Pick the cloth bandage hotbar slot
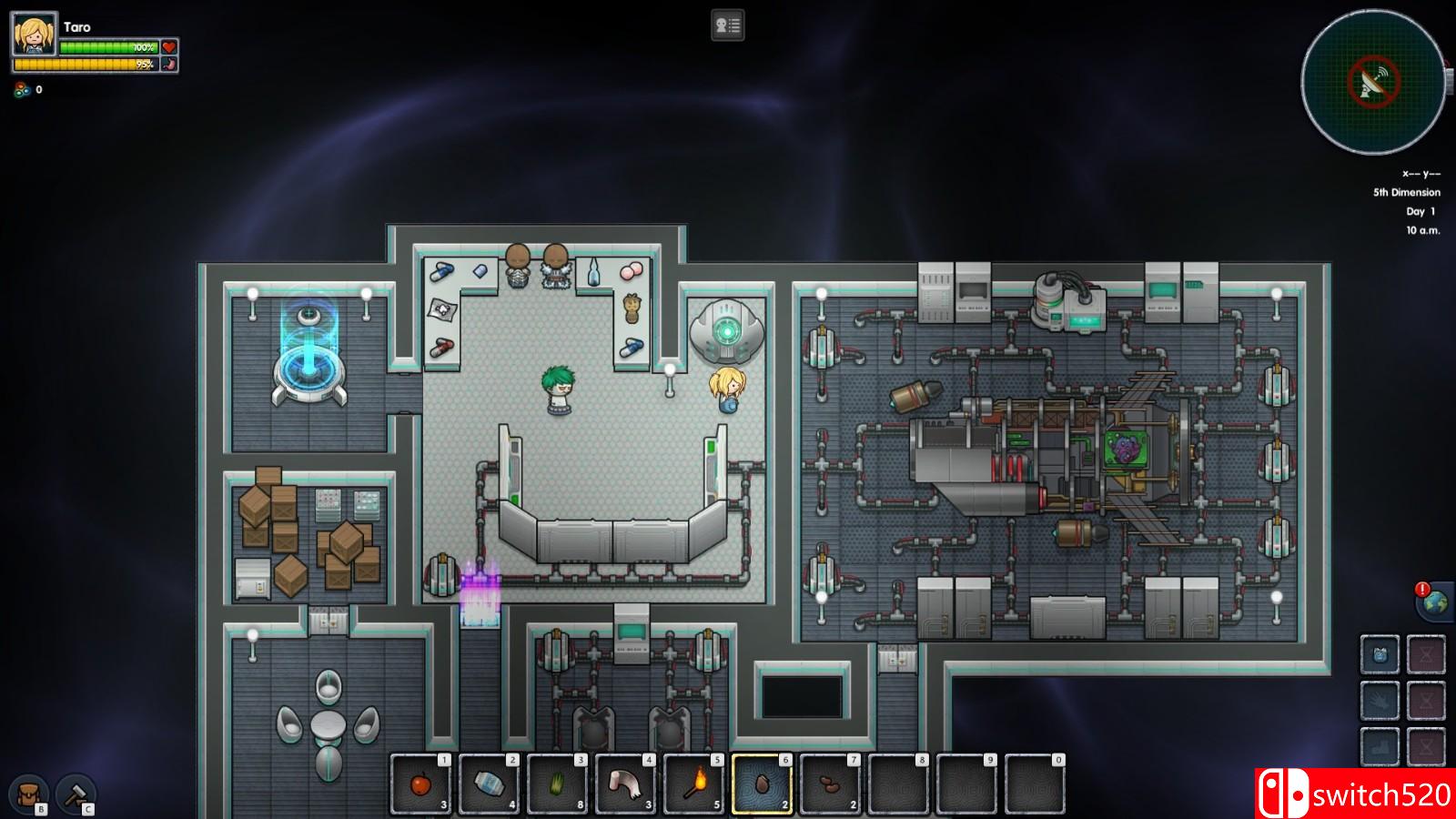1456x819 pixels. [625, 784]
